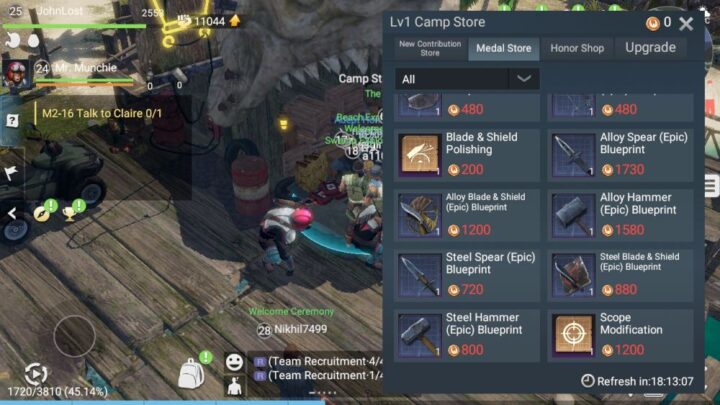Choose the Scope Modification item
The image size is (720, 405).
click(x=620, y=335)
